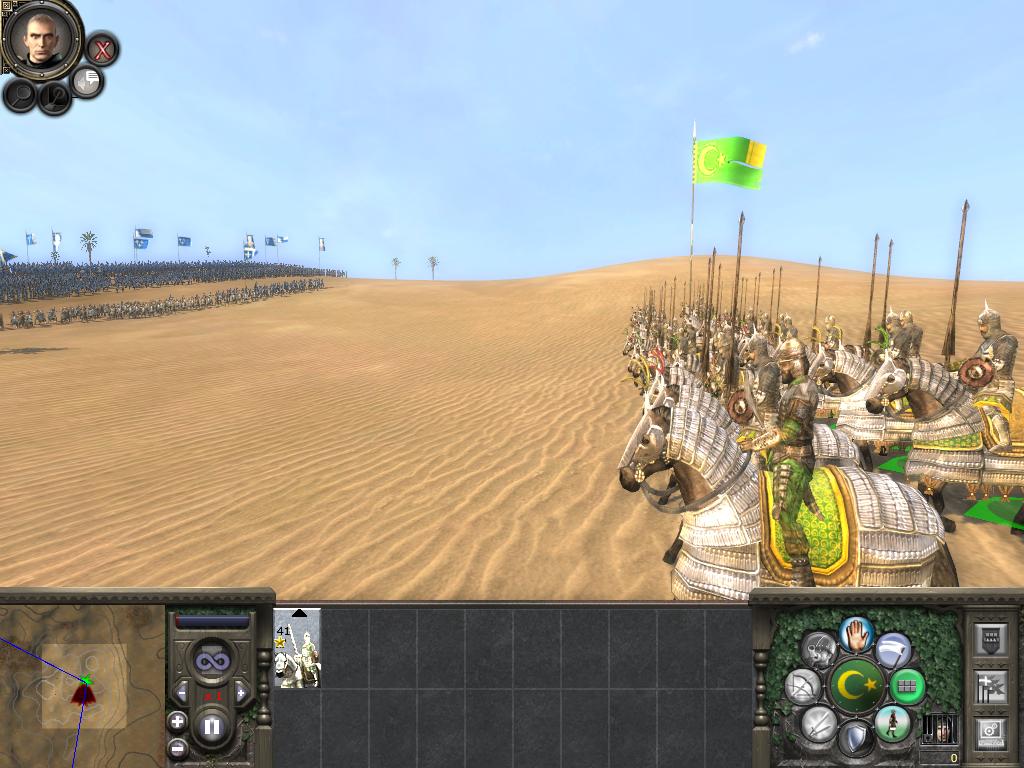The image size is (1024, 768).
Task: Zoom out the minimap with minus button
Action: pyautogui.click(x=177, y=747)
